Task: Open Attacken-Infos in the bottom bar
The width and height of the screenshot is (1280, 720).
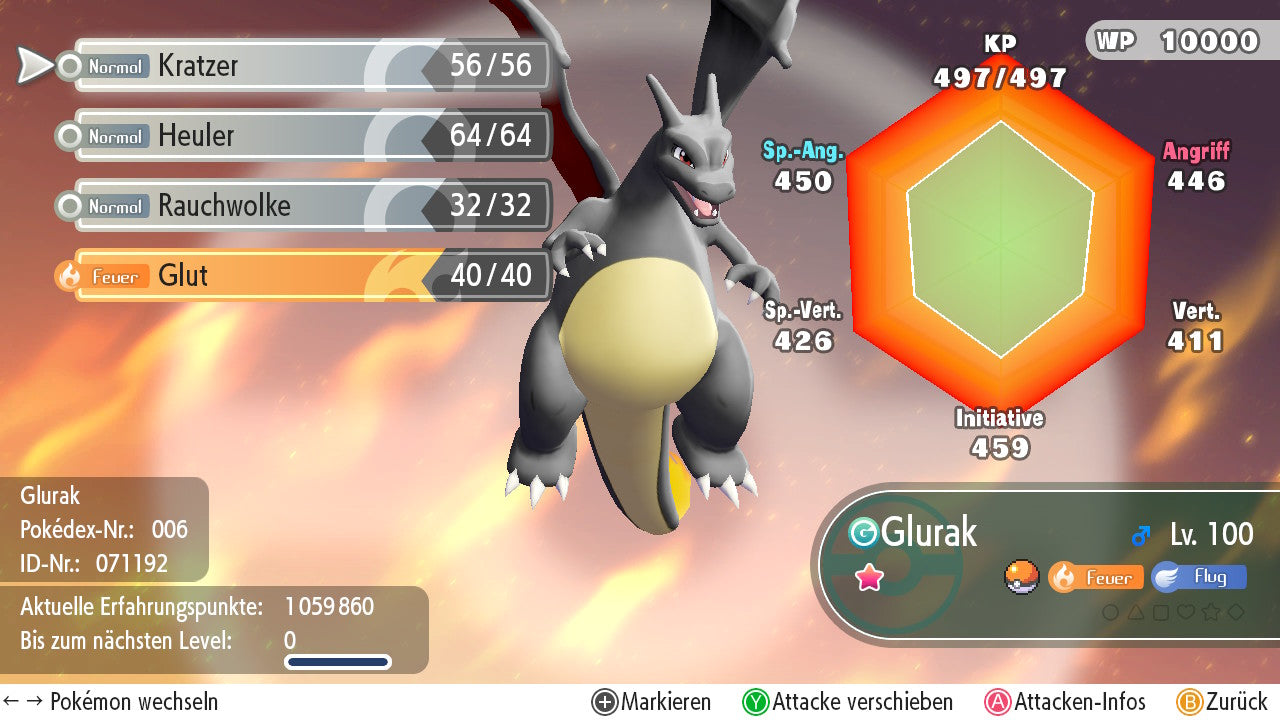Action: 1066,702
